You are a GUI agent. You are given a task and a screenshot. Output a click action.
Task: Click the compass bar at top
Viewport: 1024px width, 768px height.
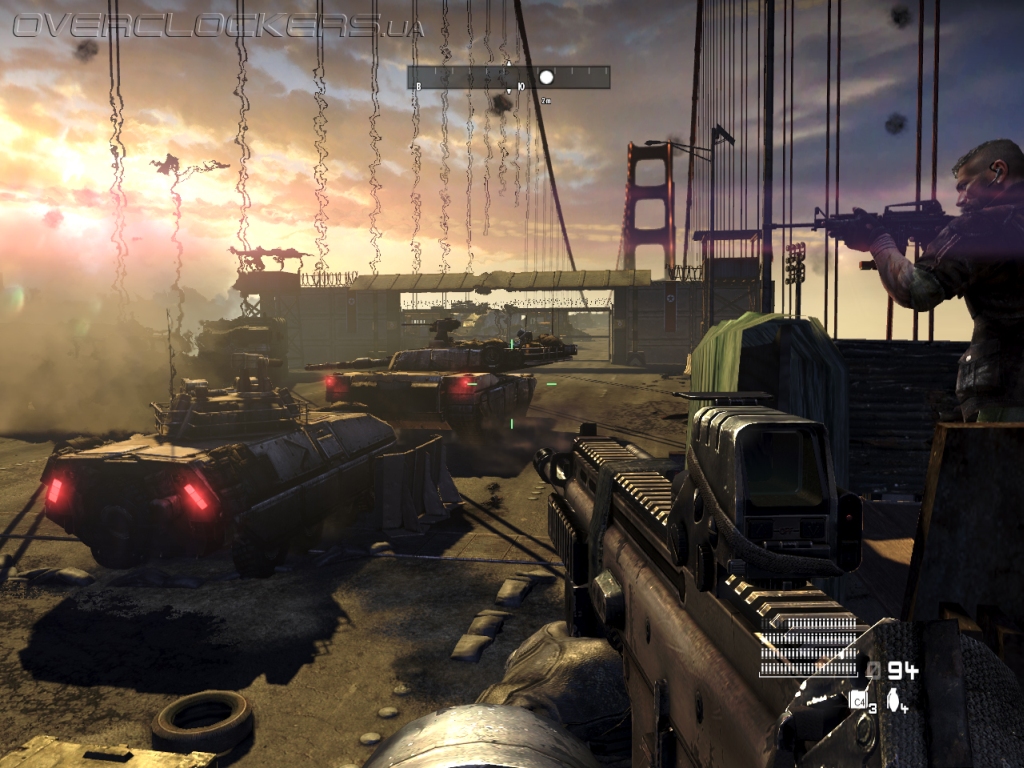point(508,77)
